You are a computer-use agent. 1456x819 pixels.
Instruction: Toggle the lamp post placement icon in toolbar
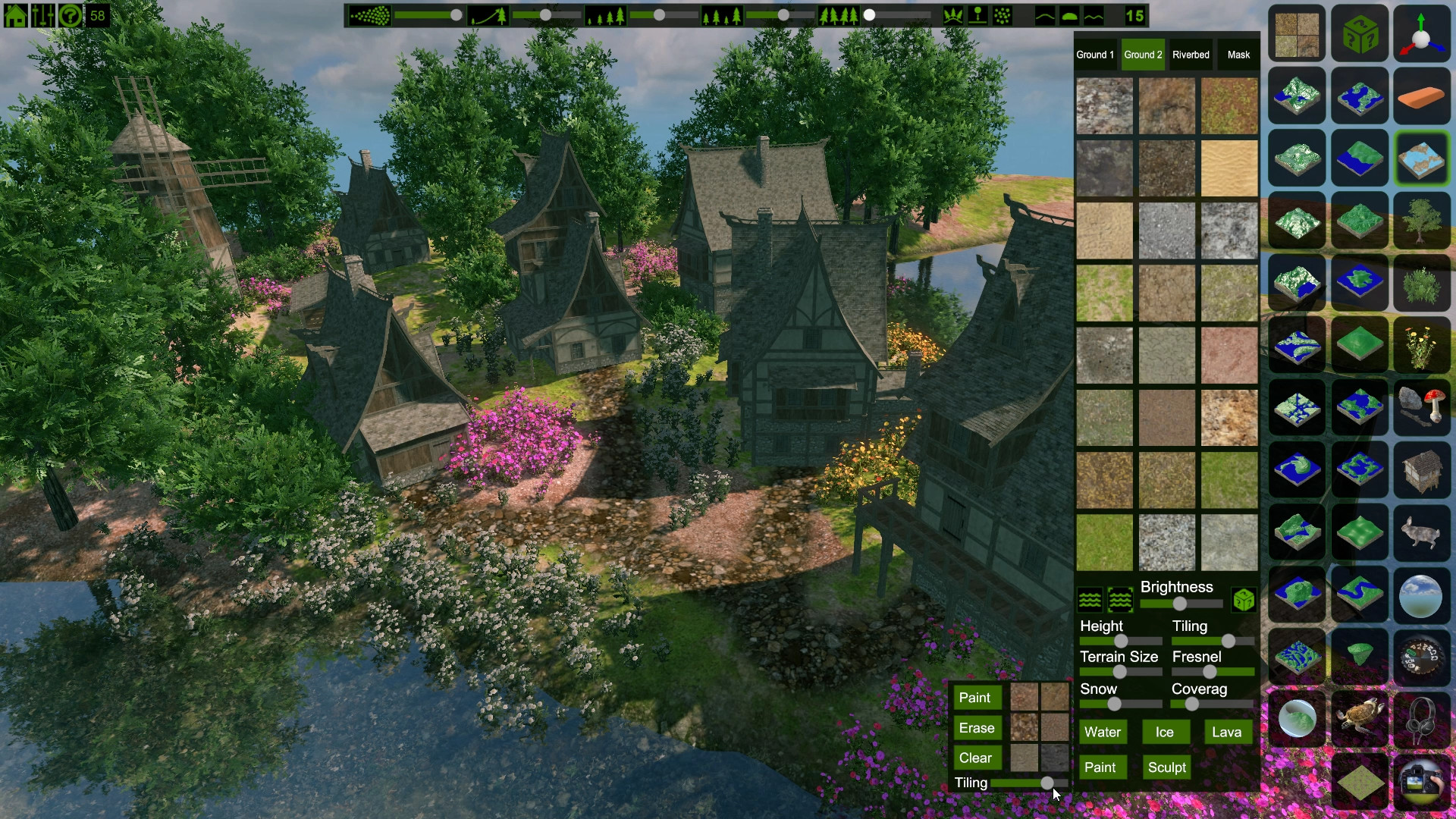click(978, 14)
